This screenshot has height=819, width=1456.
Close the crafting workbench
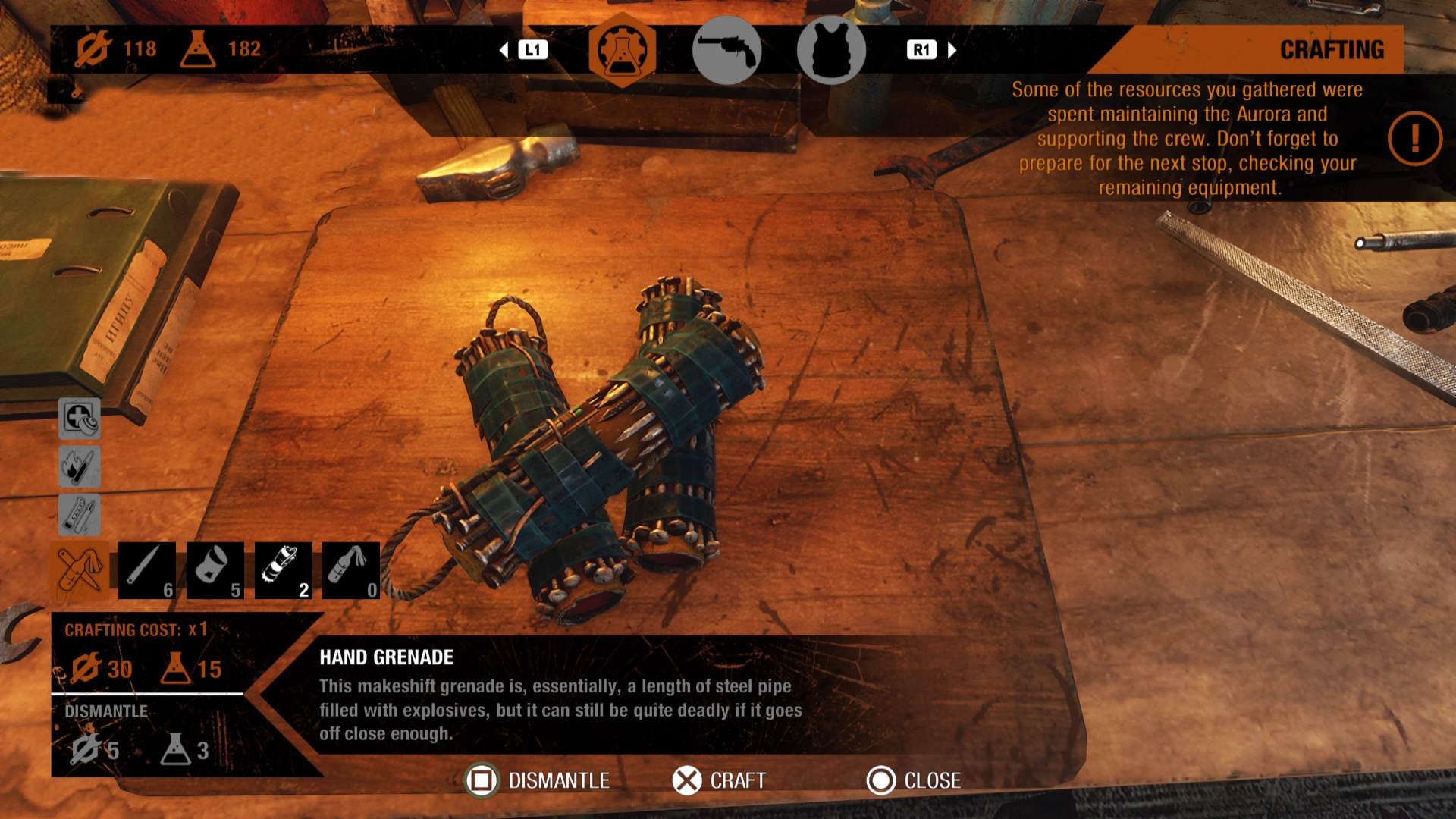[881, 780]
